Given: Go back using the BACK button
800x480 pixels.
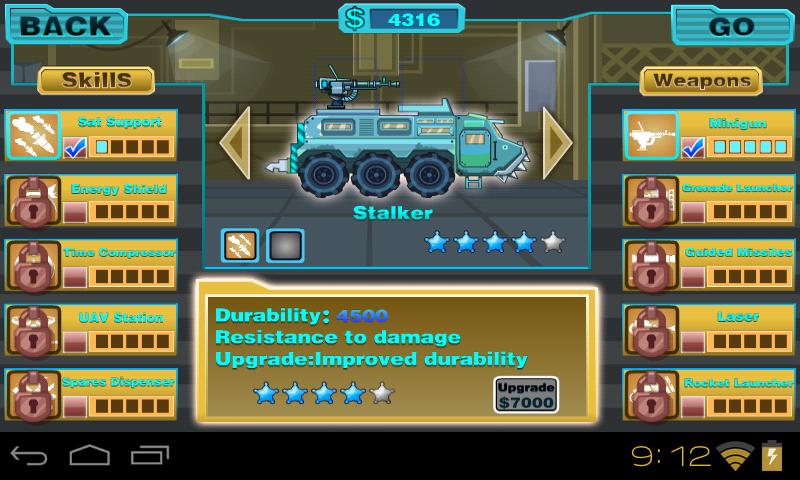Looking at the screenshot, I should coord(67,26).
